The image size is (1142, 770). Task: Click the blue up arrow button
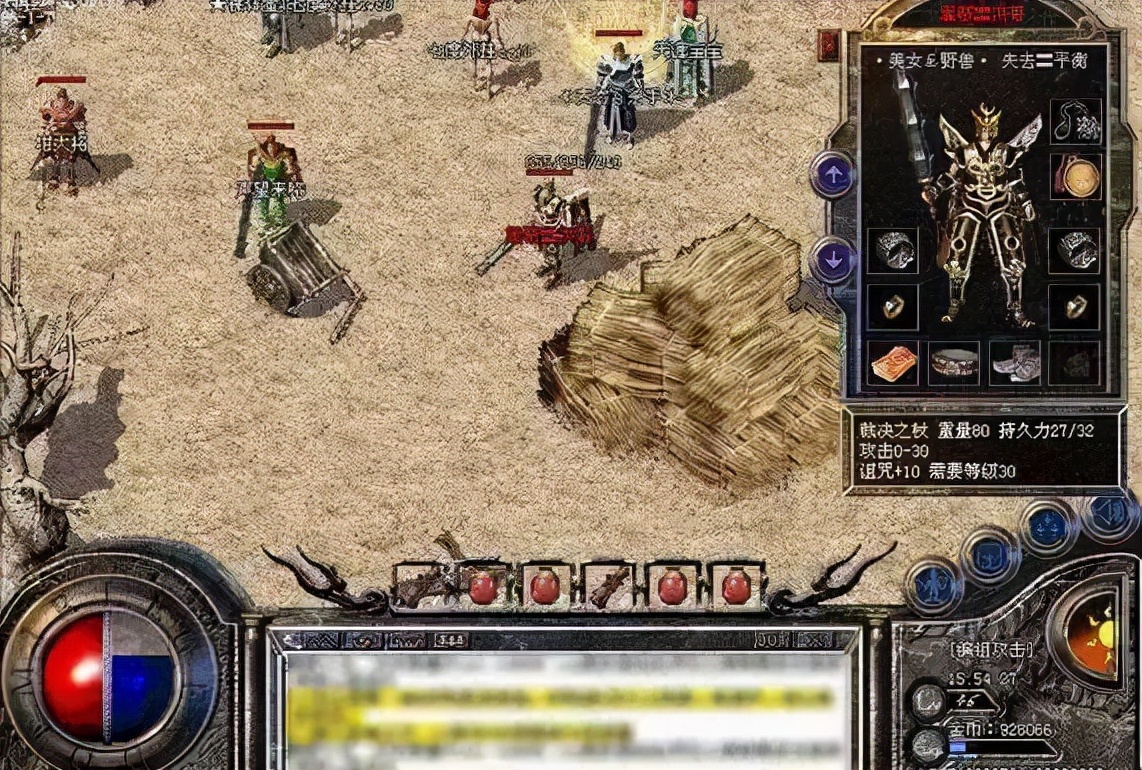832,175
